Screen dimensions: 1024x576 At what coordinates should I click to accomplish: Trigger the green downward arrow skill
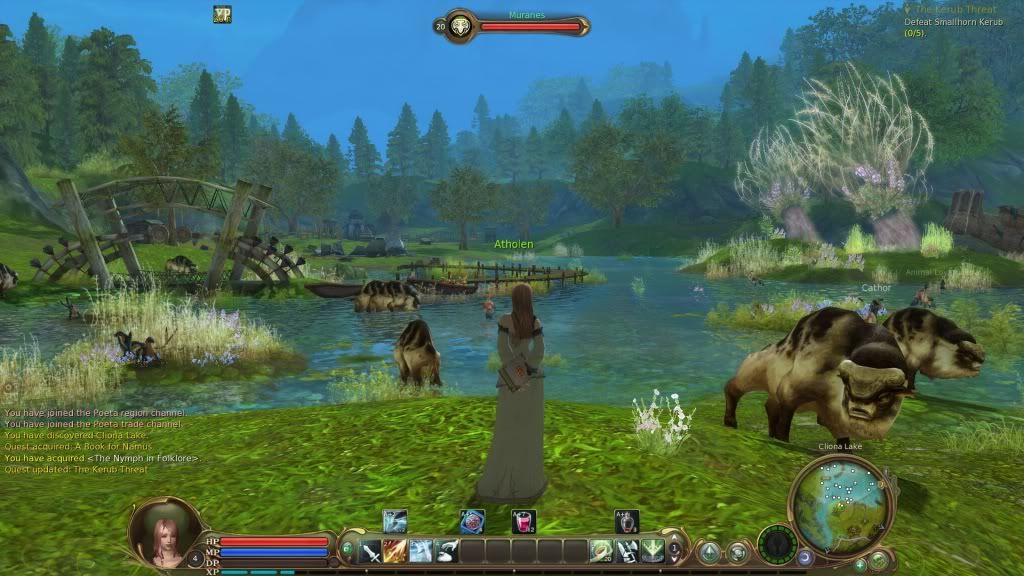point(652,551)
